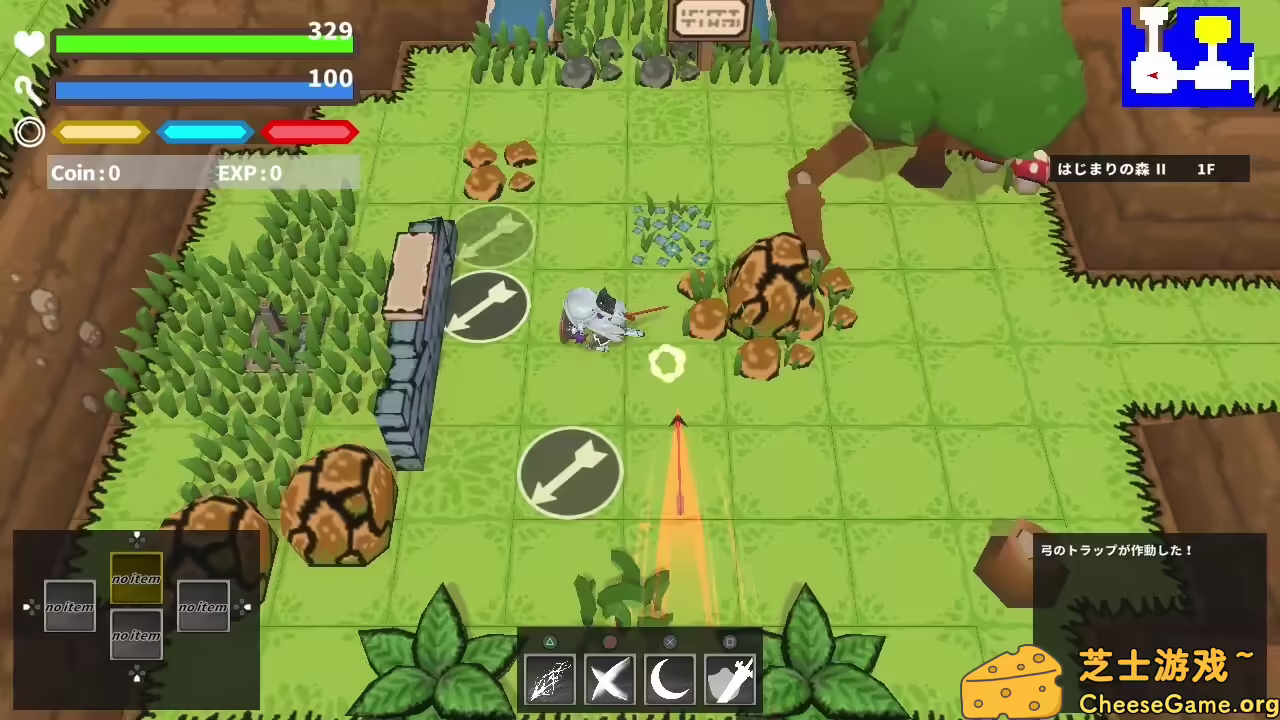This screenshot has width=1280, height=720.
Task: Select the highlighted yellow no item slot
Action: coord(137,578)
